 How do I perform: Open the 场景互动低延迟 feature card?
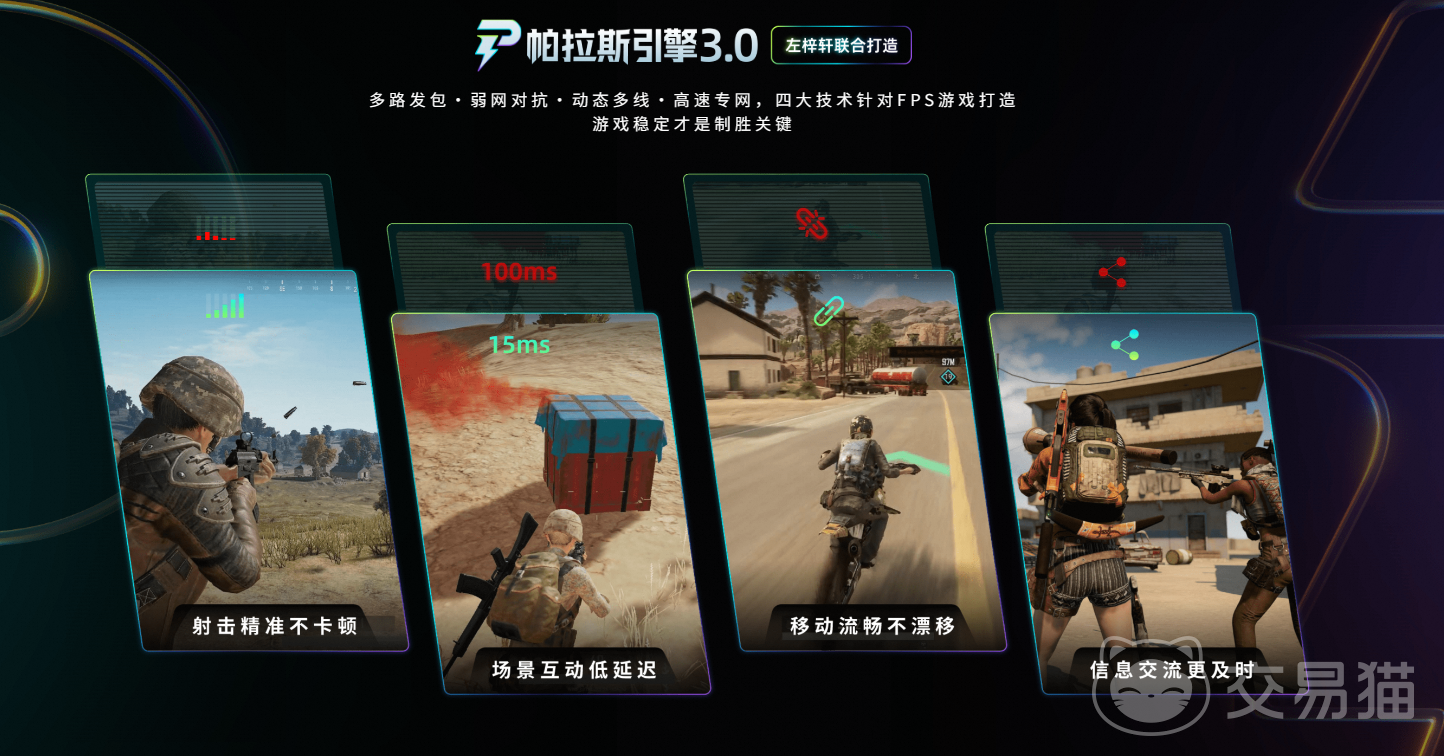click(x=550, y=500)
